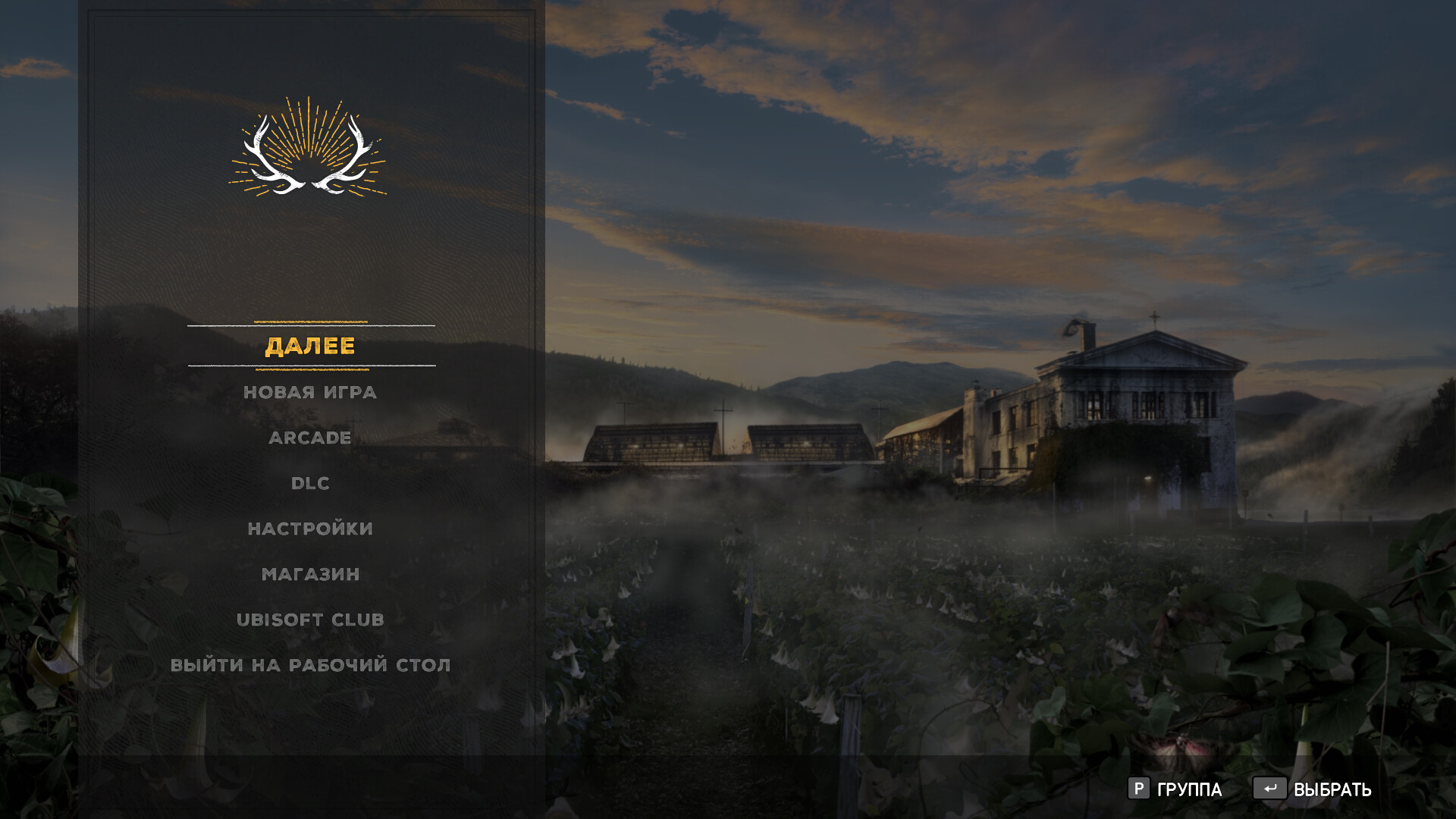Start a new game via НОВАЯ ИГРА

coord(310,392)
